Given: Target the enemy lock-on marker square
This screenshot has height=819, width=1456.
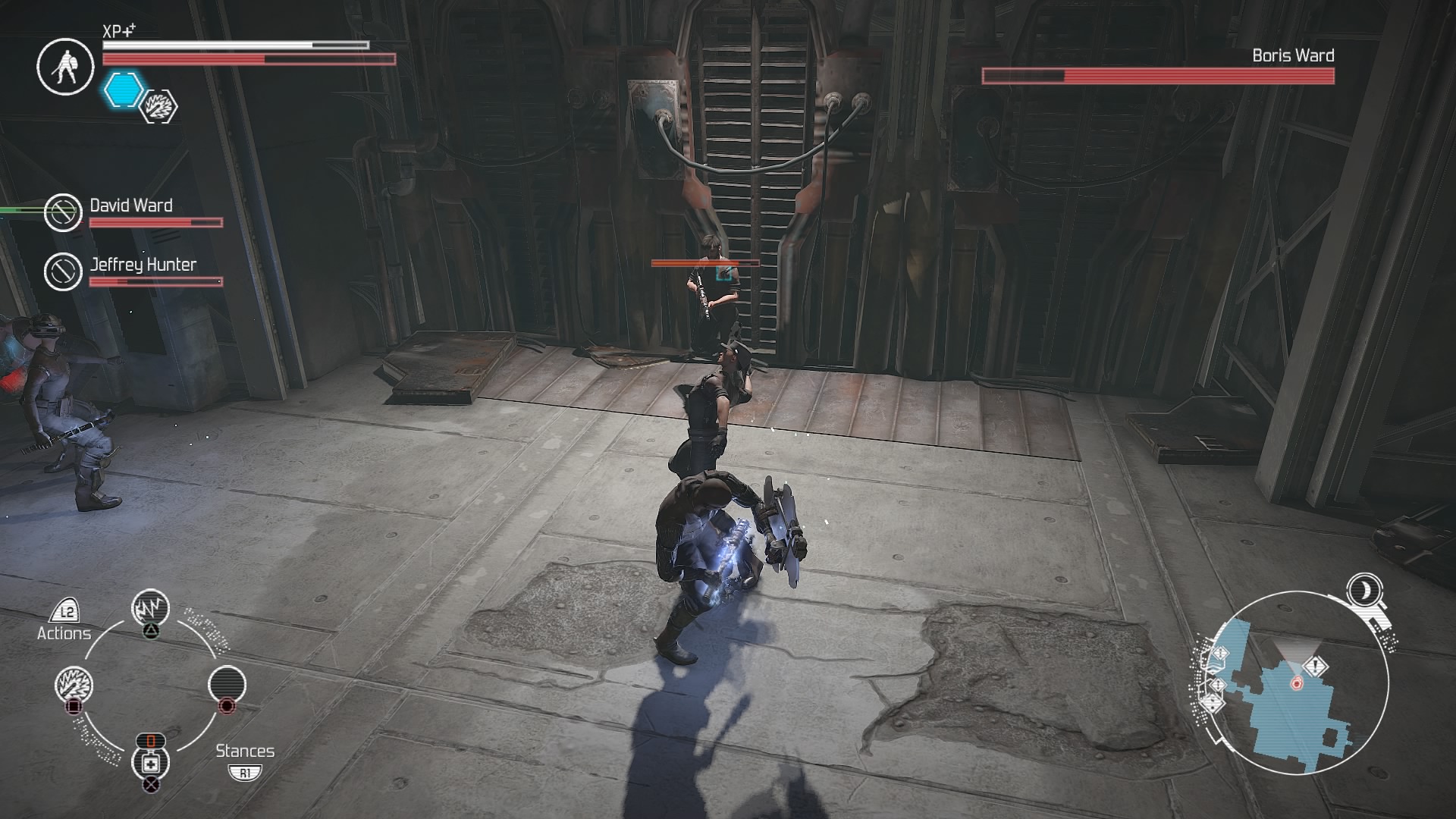Looking at the screenshot, I should coord(724,272).
